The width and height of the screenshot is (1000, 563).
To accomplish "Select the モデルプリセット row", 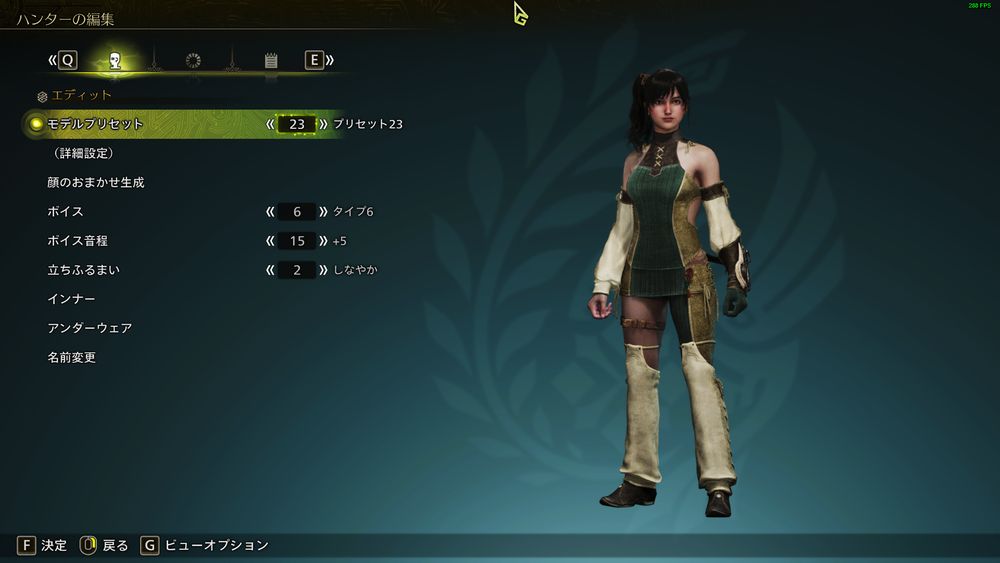I will coord(96,124).
